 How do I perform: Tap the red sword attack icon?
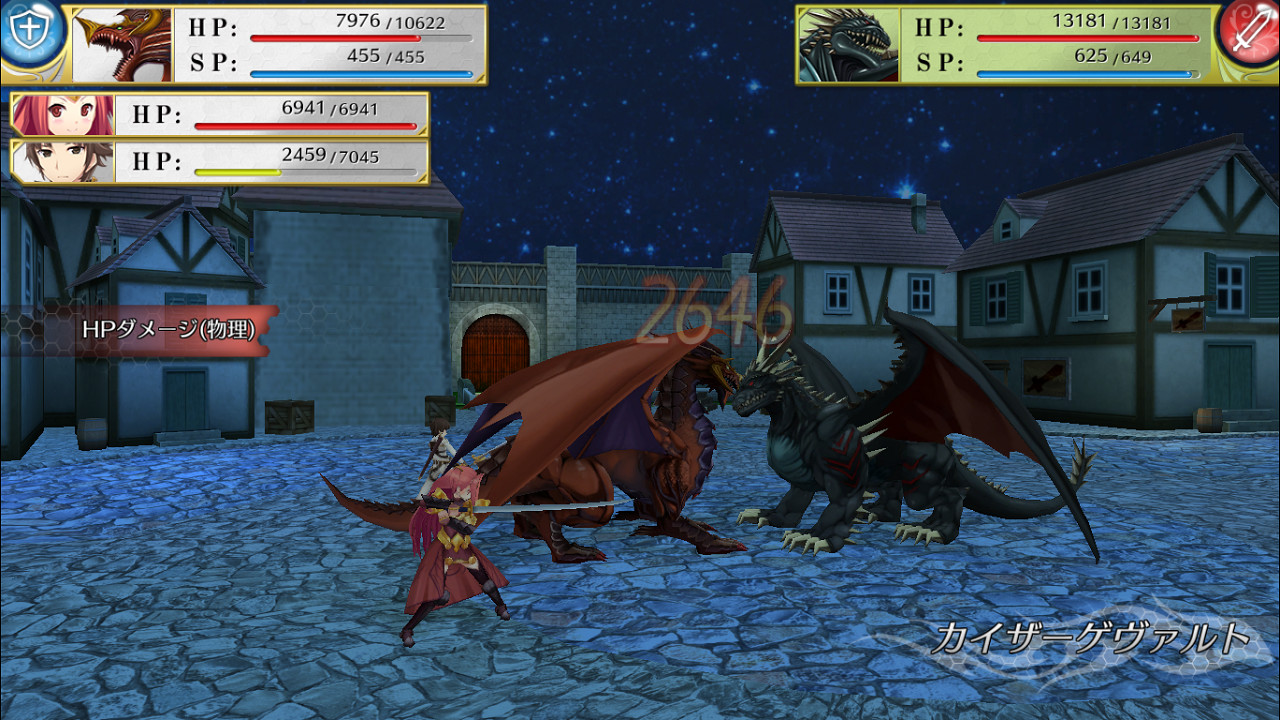click(x=1249, y=33)
